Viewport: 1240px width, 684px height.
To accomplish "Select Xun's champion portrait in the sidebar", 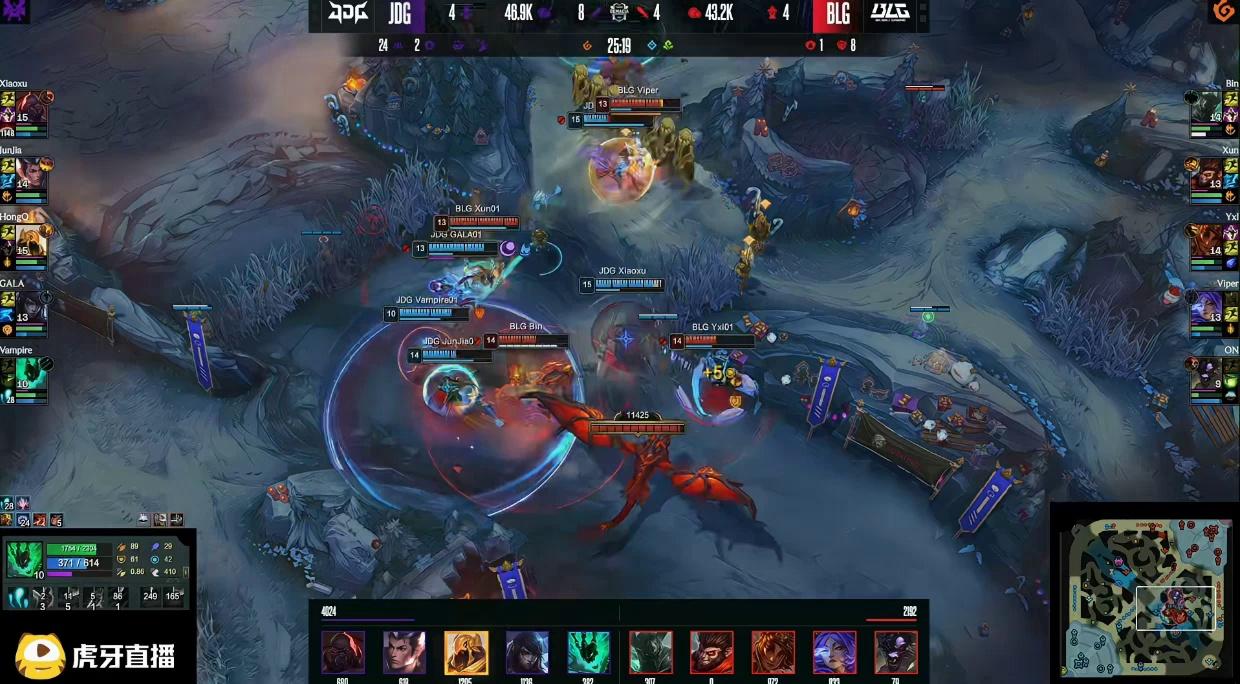I will [1207, 175].
